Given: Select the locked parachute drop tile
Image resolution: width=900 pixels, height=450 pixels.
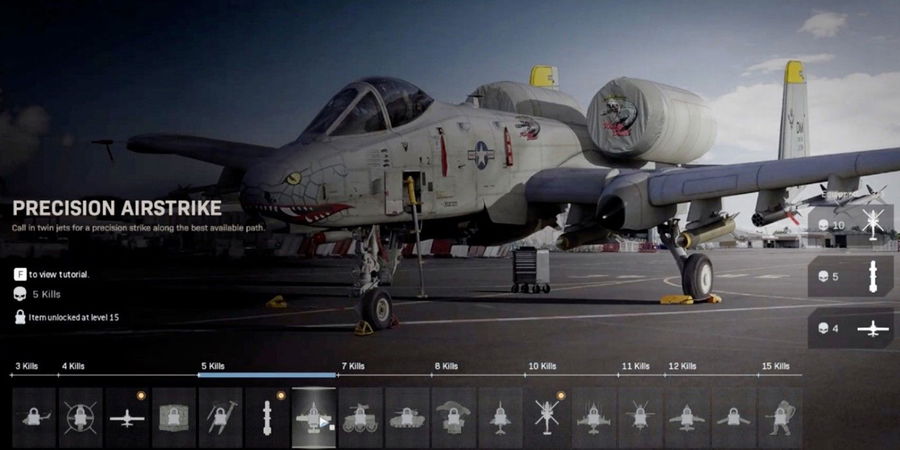Looking at the screenshot, I should pos(454,417).
